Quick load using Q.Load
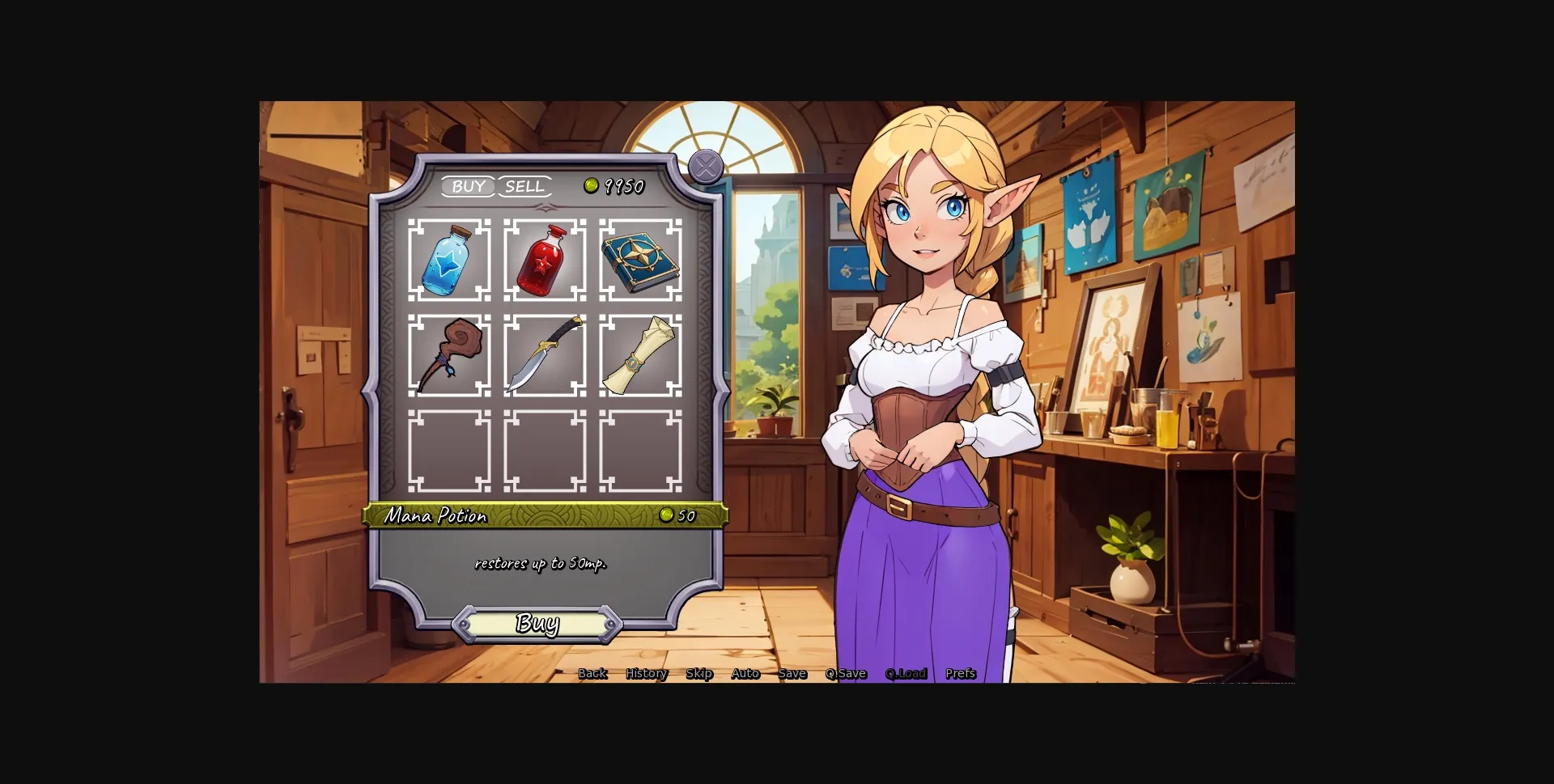Viewport: 1554px width, 784px height. pyautogui.click(x=905, y=672)
